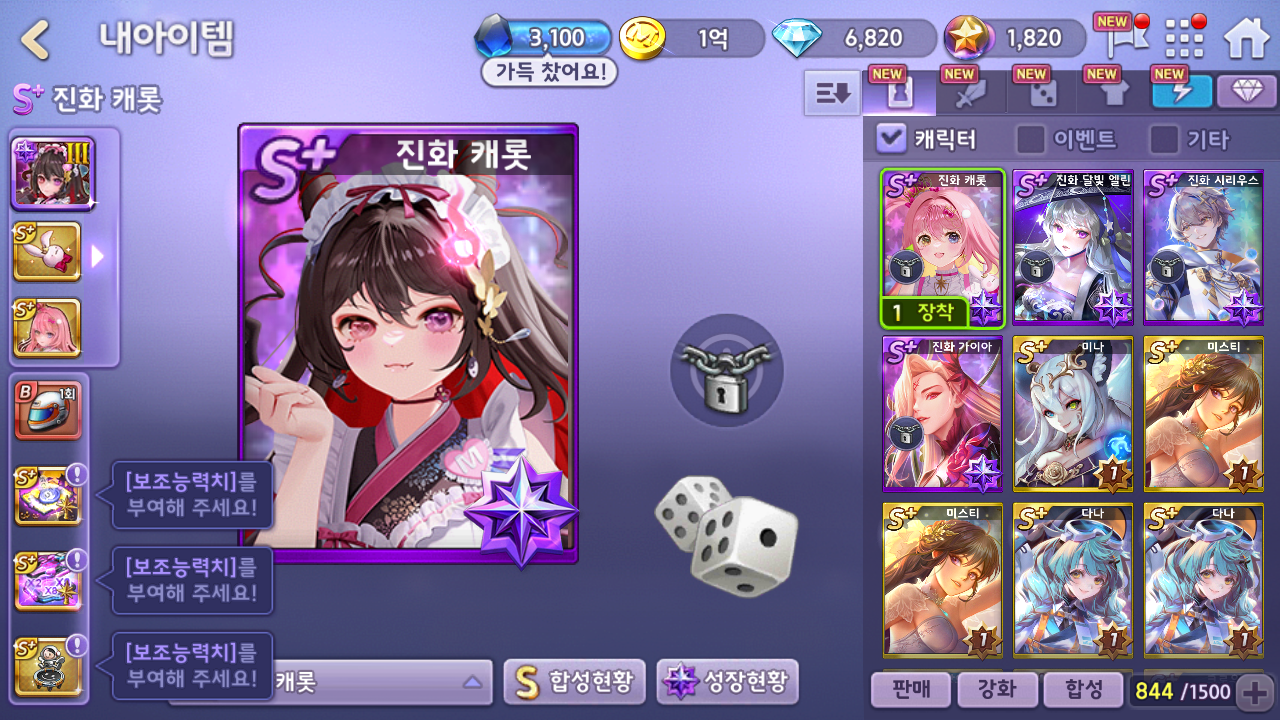
Task: Open the 합성현황 synthesis status
Action: click(x=574, y=682)
